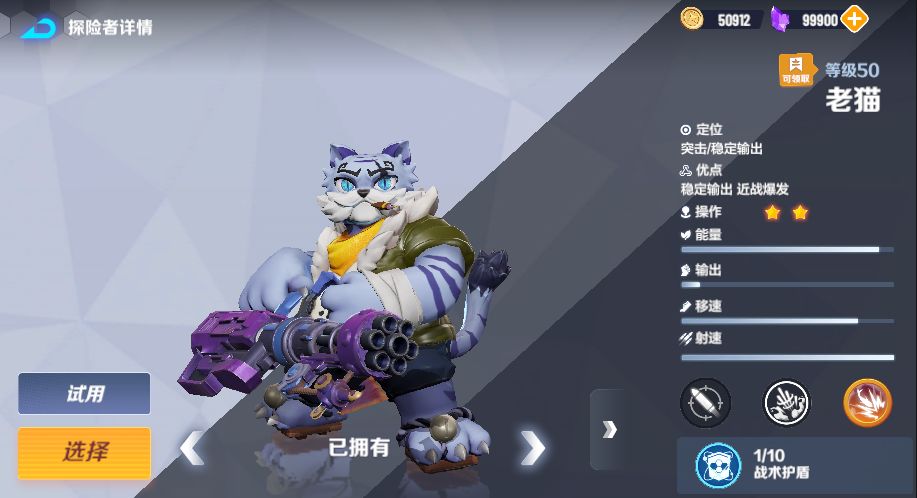Choose the orange 选择 button

coord(84,452)
